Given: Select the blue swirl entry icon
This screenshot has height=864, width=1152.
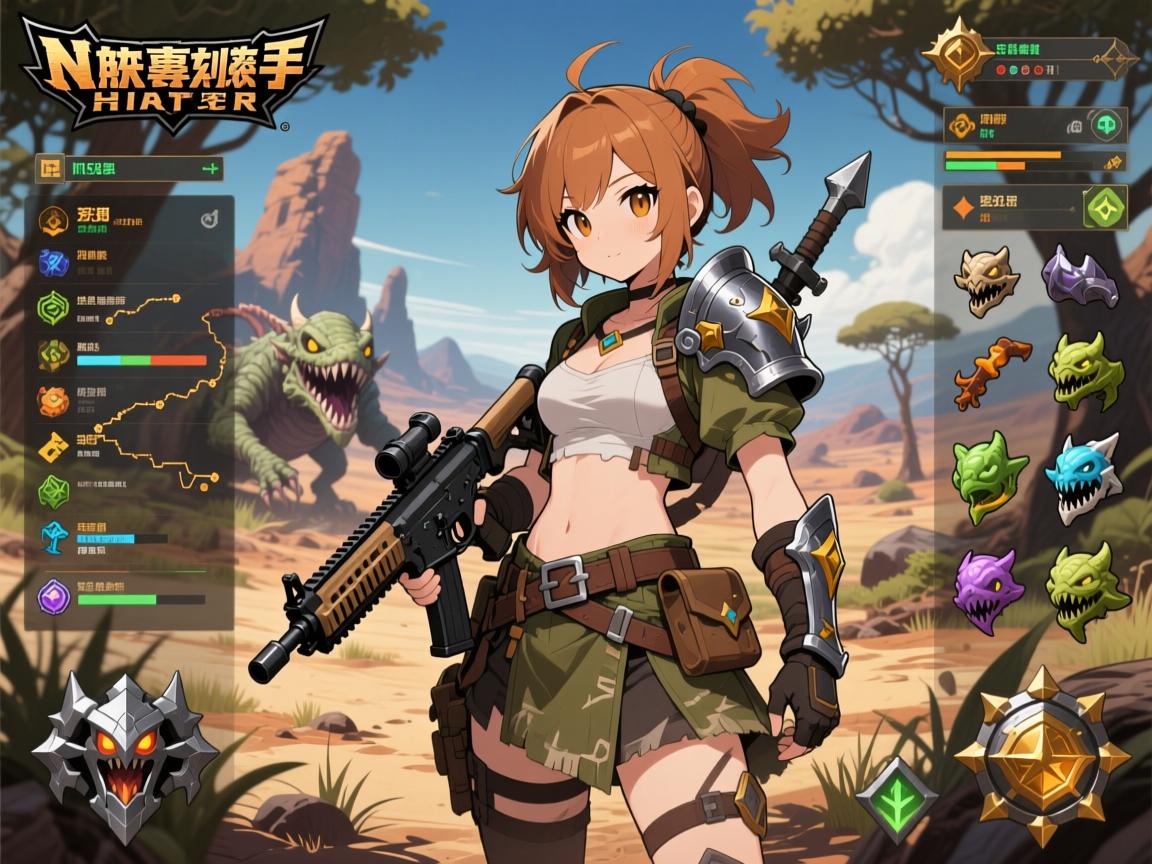Looking at the screenshot, I should click(53, 262).
